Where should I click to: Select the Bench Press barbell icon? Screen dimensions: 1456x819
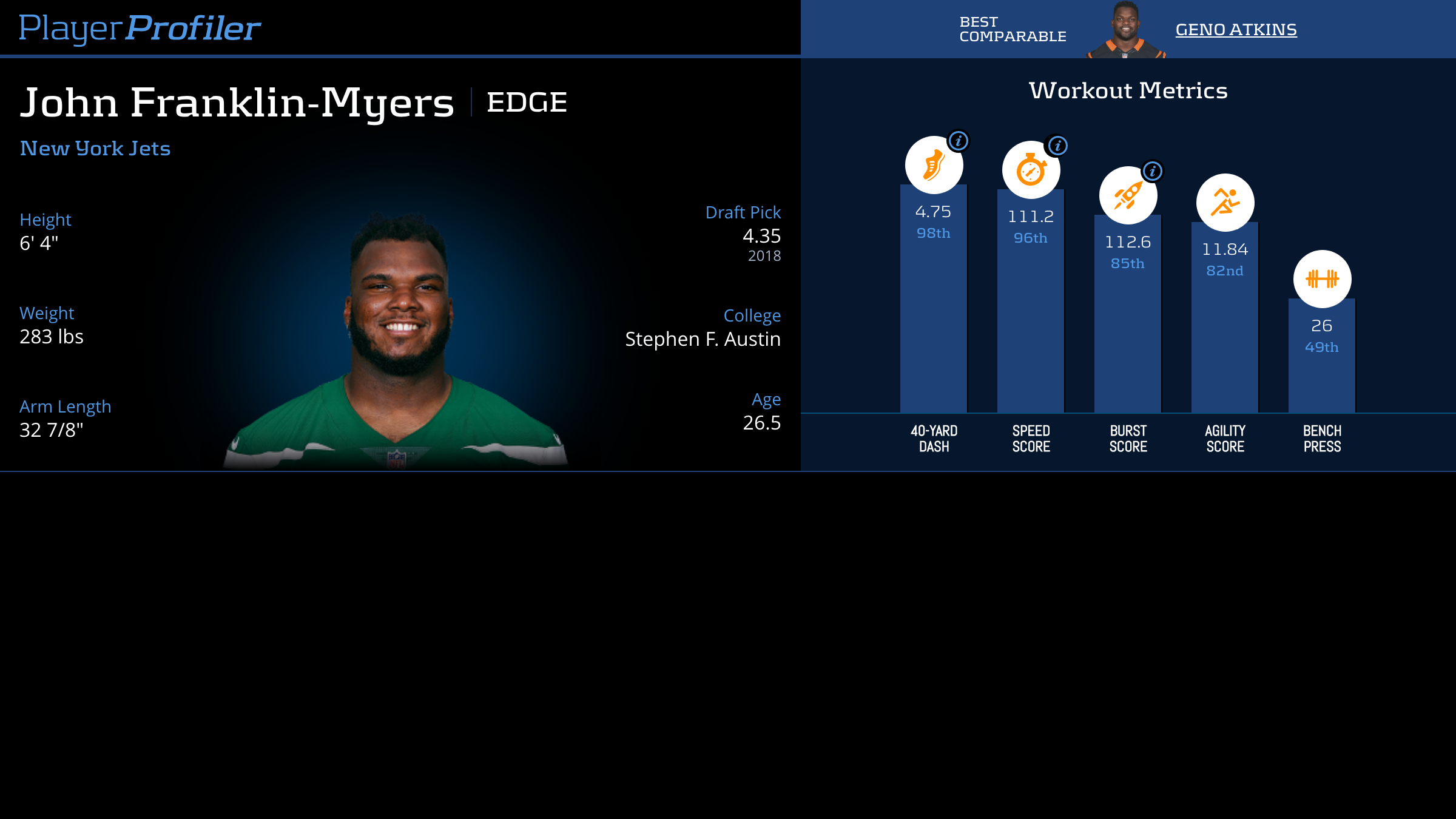1322,279
